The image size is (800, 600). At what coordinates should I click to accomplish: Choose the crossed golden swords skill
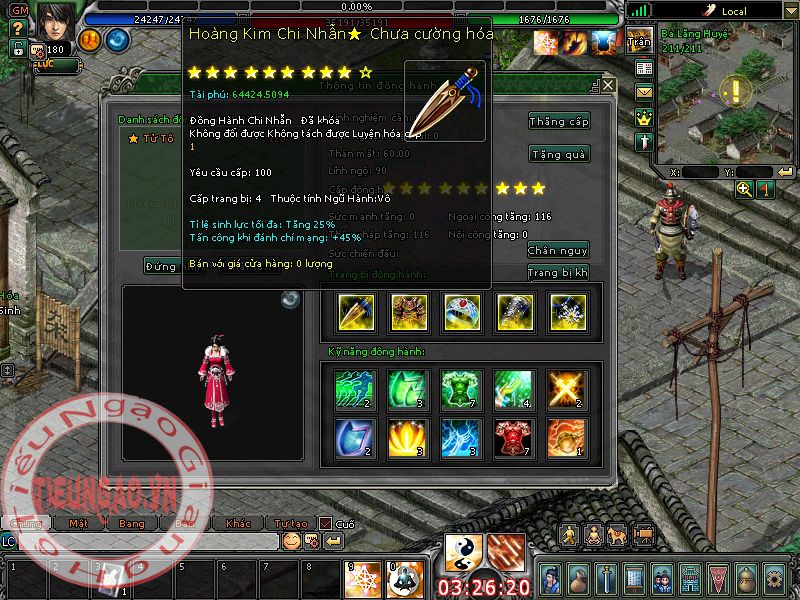567,389
